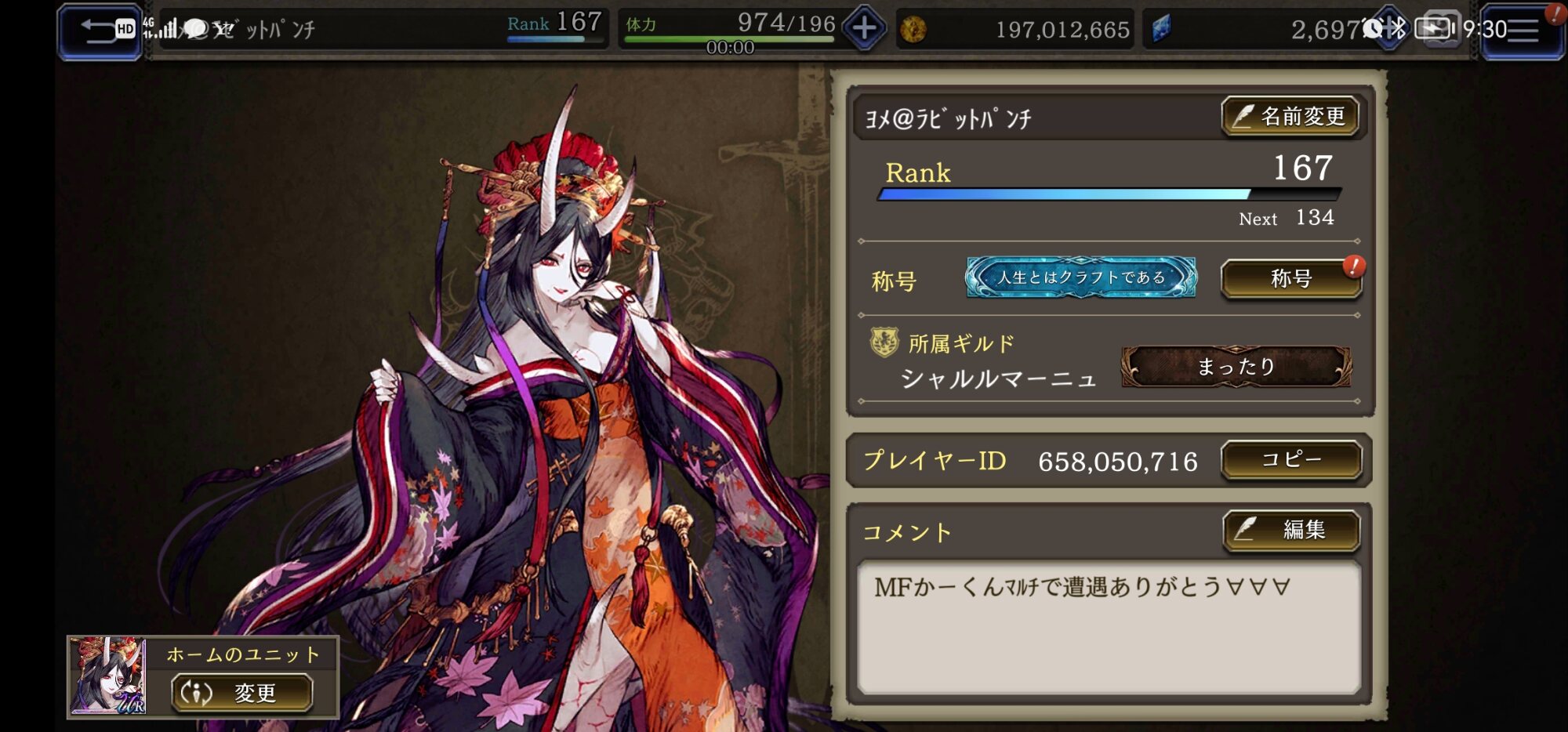Viewport: 1568px width, 732px height.
Task: Go back with the return arrow button
Action: (99, 31)
